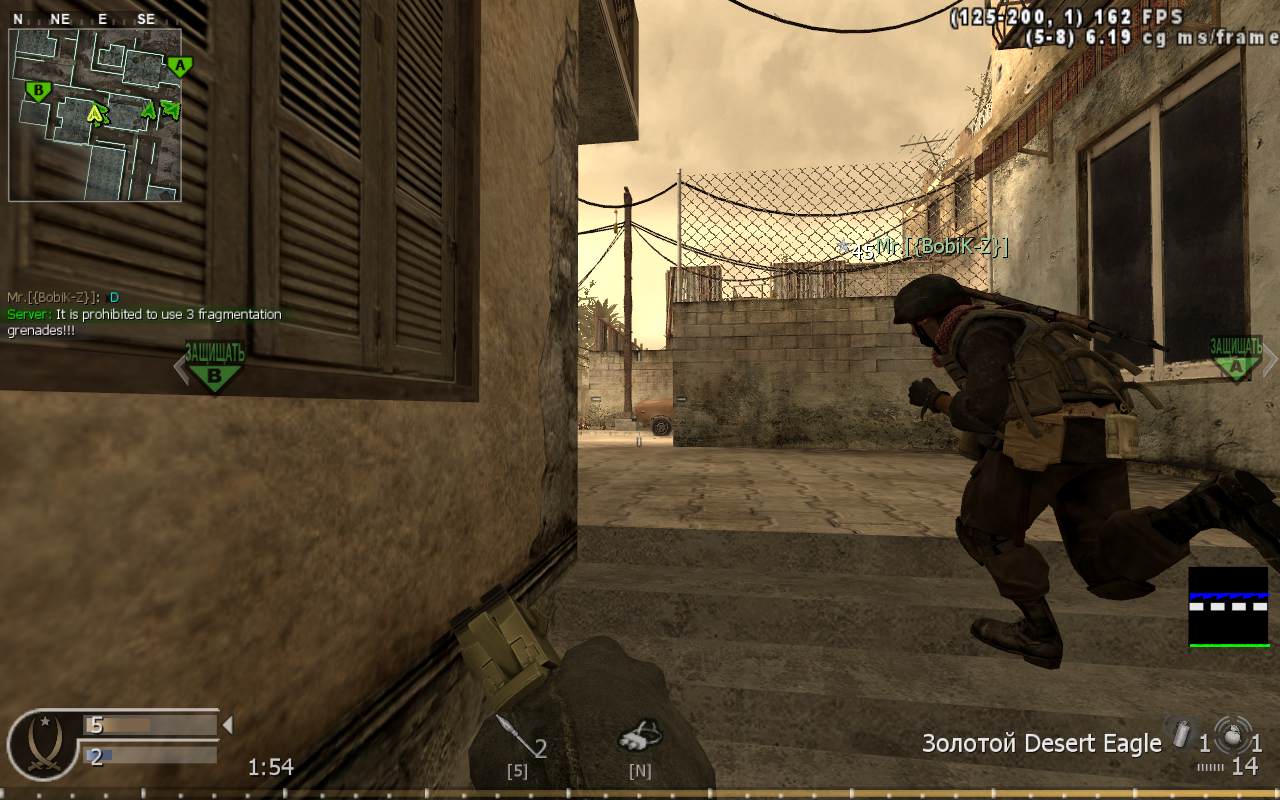This screenshot has width=1280, height=800.
Task: Expand the left arrow near objective B marker
Action: (x=181, y=367)
